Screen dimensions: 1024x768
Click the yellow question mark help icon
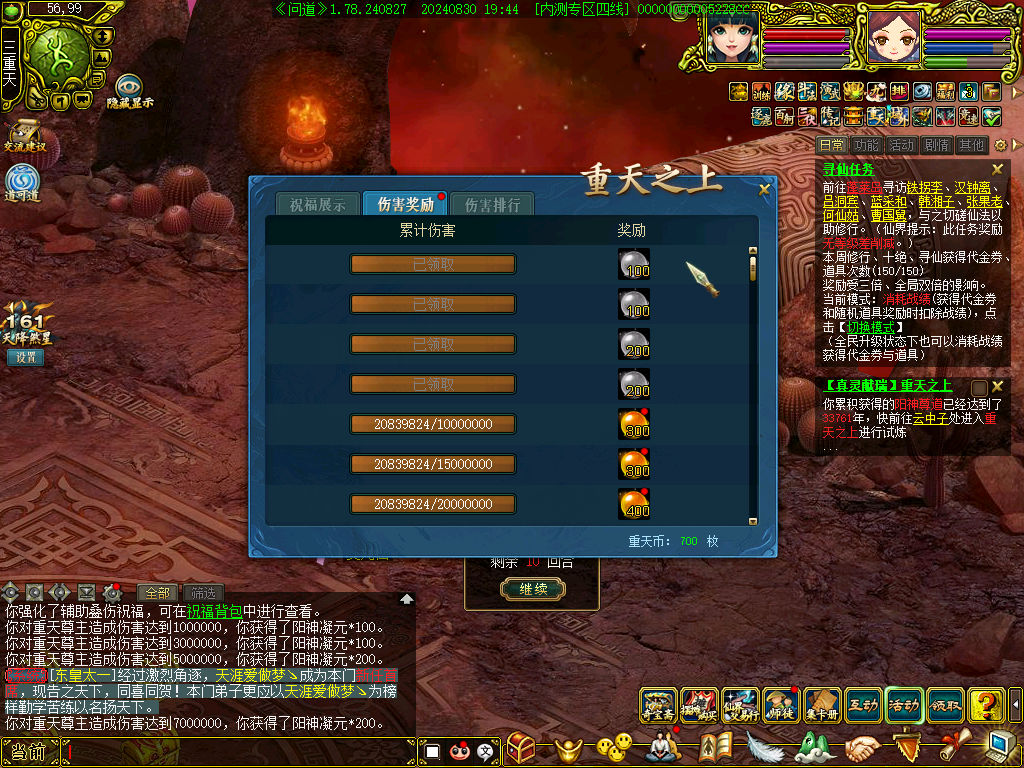coord(986,705)
